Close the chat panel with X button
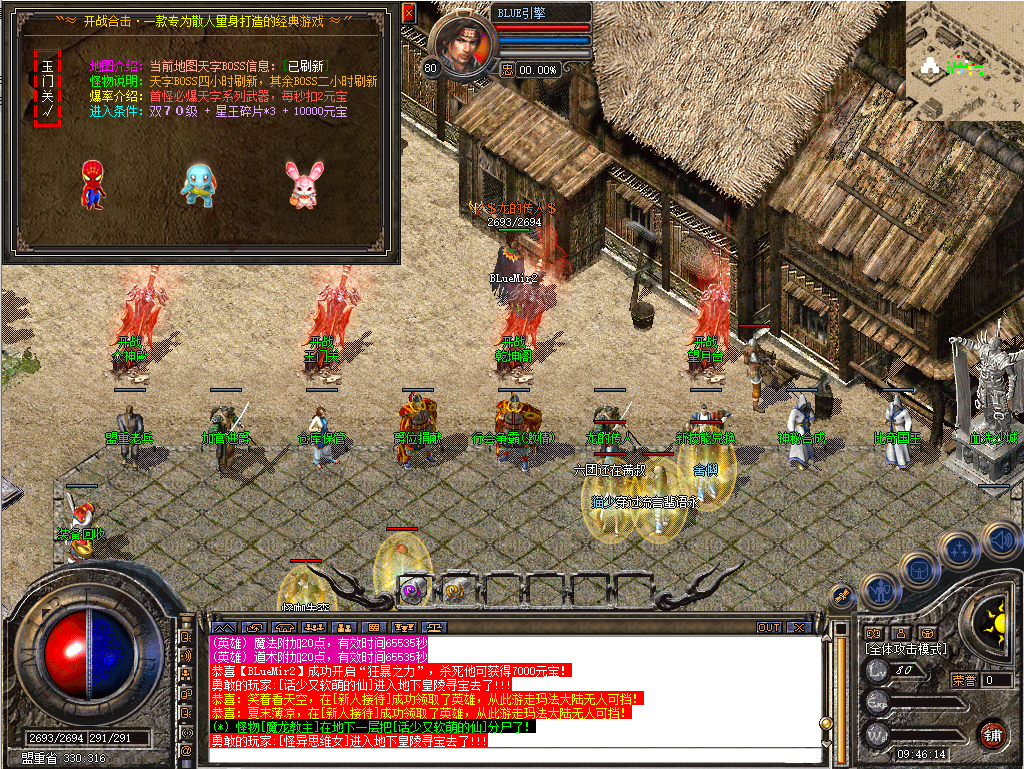Screen dimensions: 1024x769 [798, 628]
